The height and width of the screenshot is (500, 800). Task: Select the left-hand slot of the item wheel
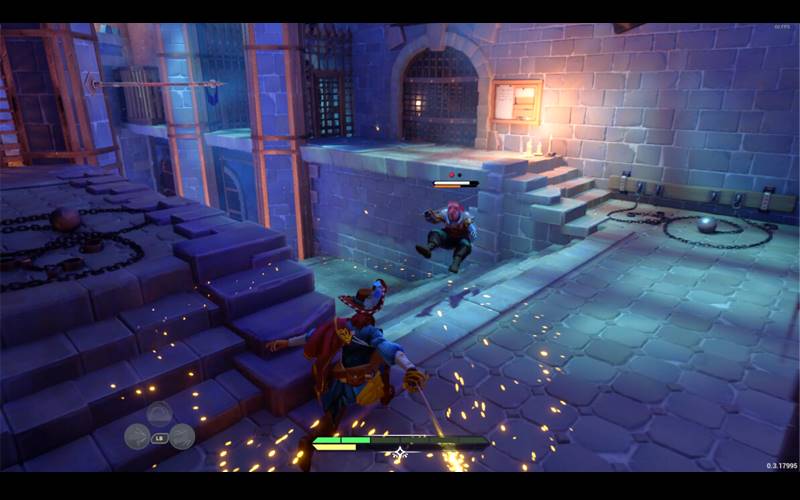[137, 436]
